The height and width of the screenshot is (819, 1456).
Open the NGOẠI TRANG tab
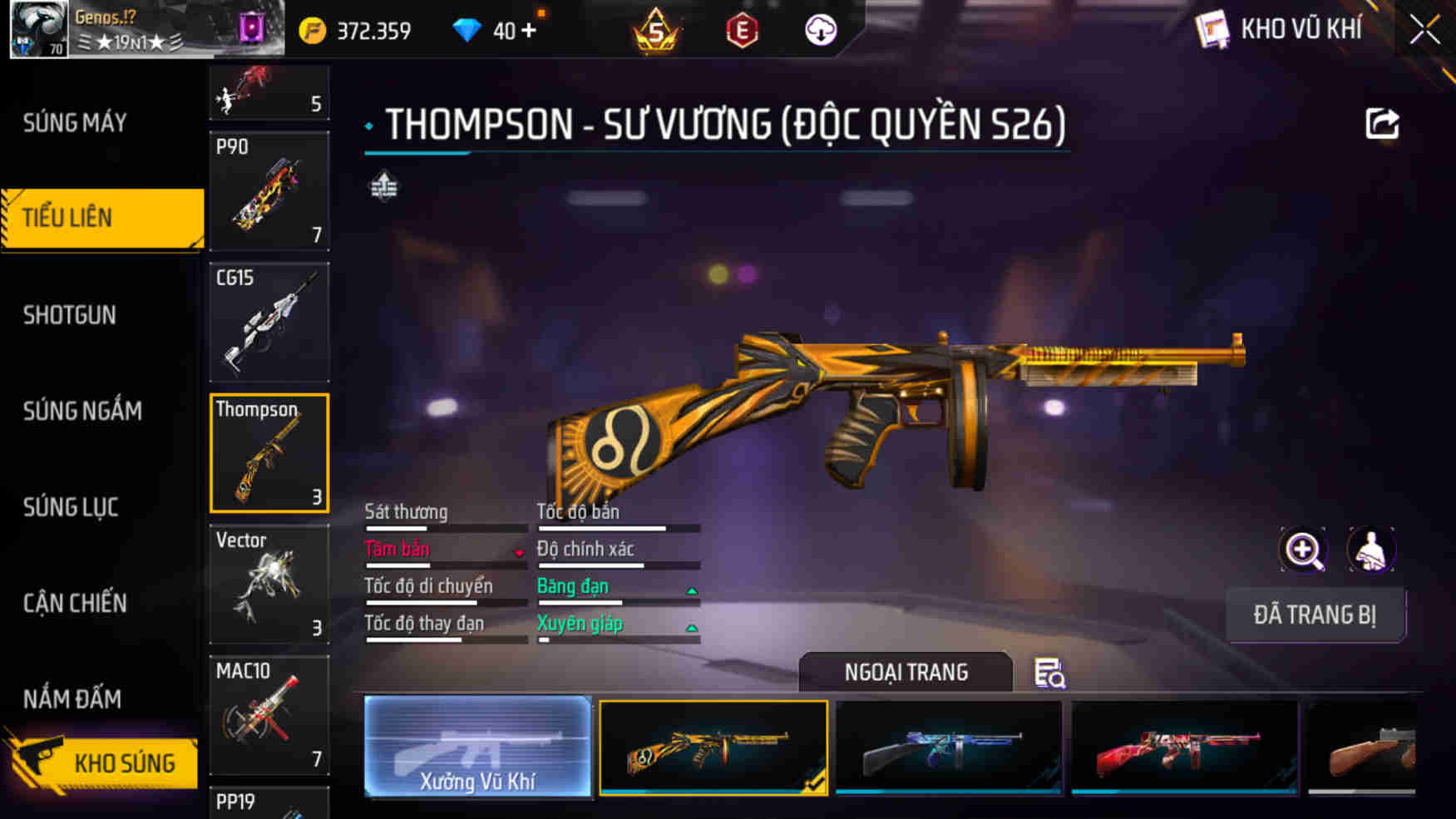click(x=906, y=672)
